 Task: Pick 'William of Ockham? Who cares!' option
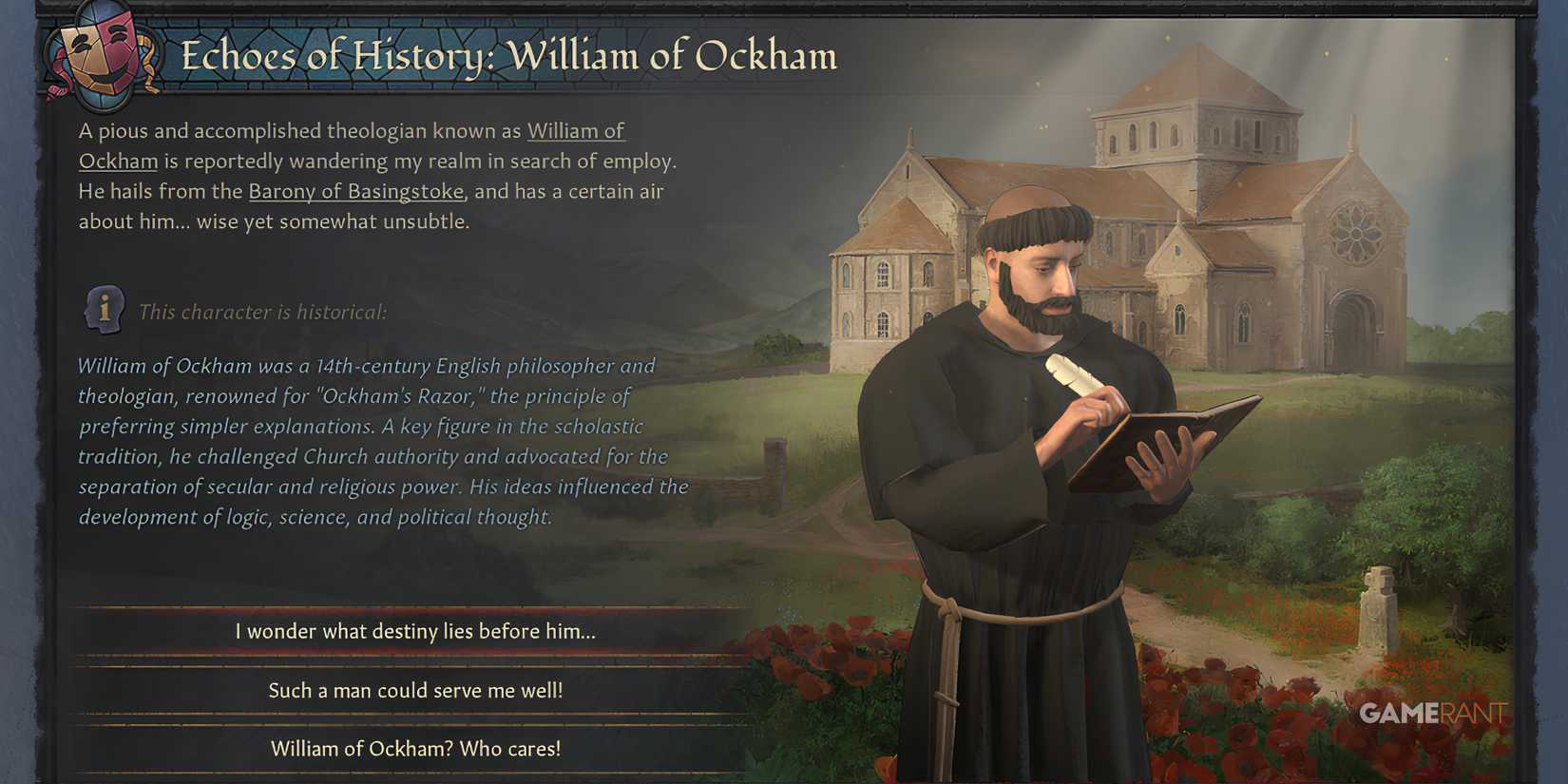click(x=416, y=748)
